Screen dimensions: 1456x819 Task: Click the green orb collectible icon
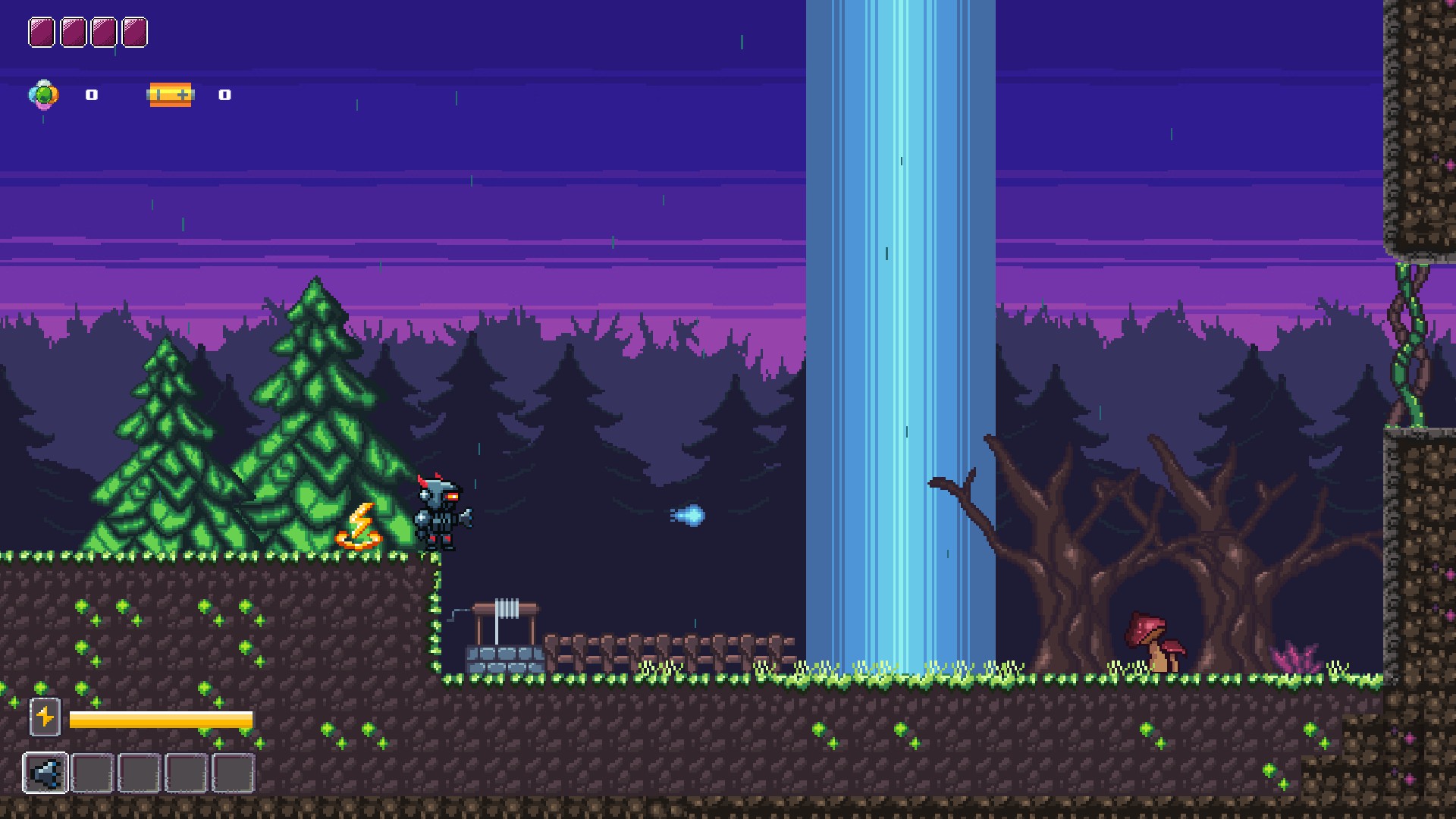44,95
